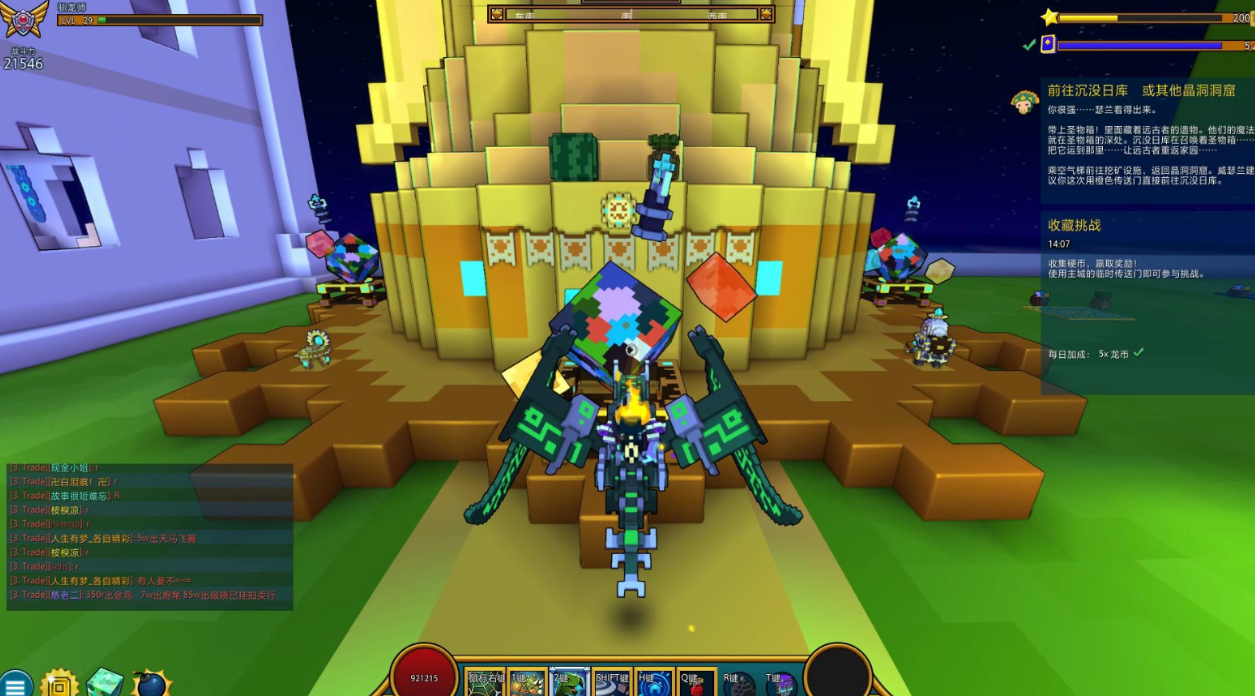The width and height of the screenshot is (1255, 696).
Task: Click the golden gear-framed icon
Action: 60,684
